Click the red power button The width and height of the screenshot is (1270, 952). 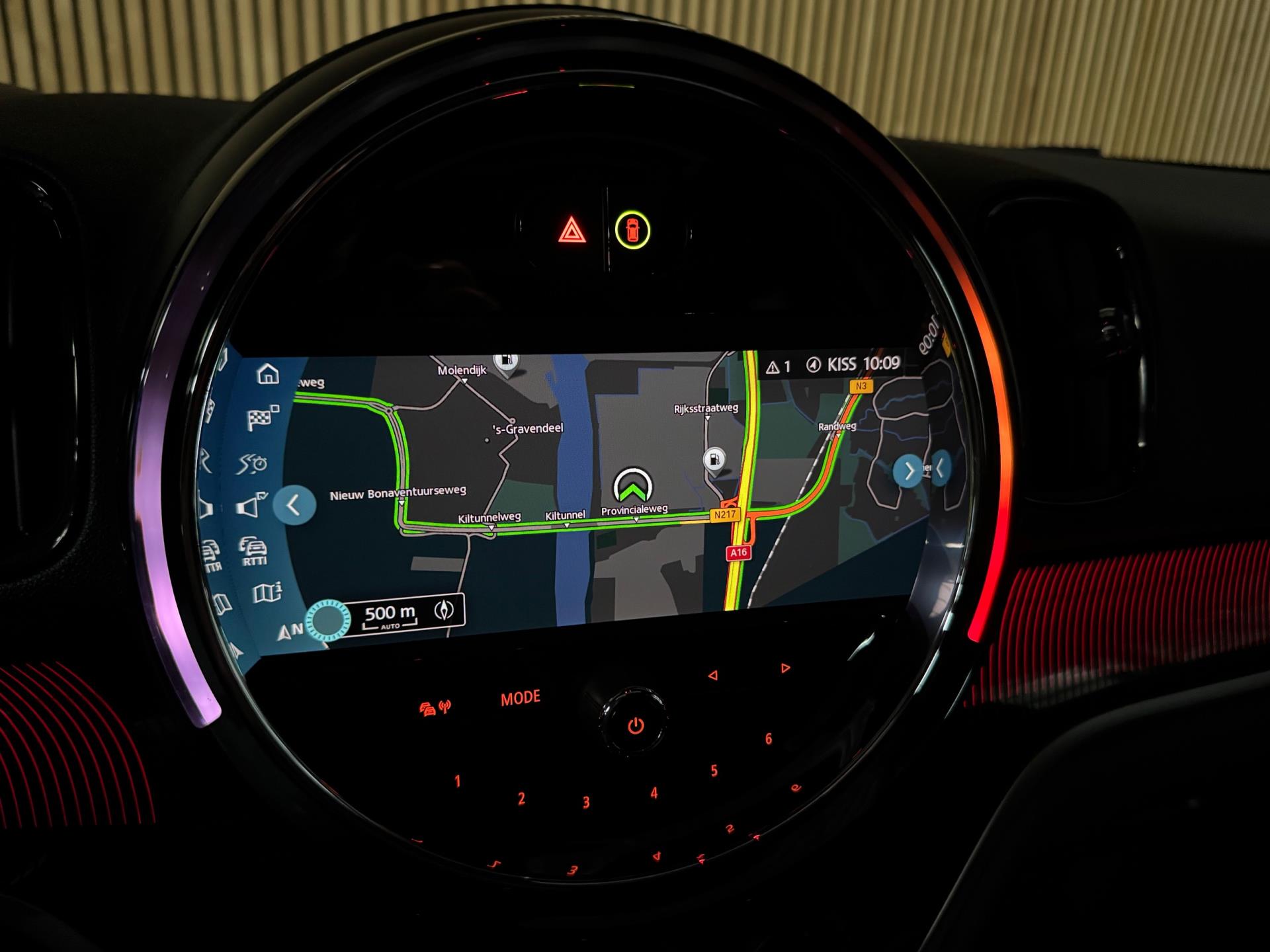tap(635, 727)
